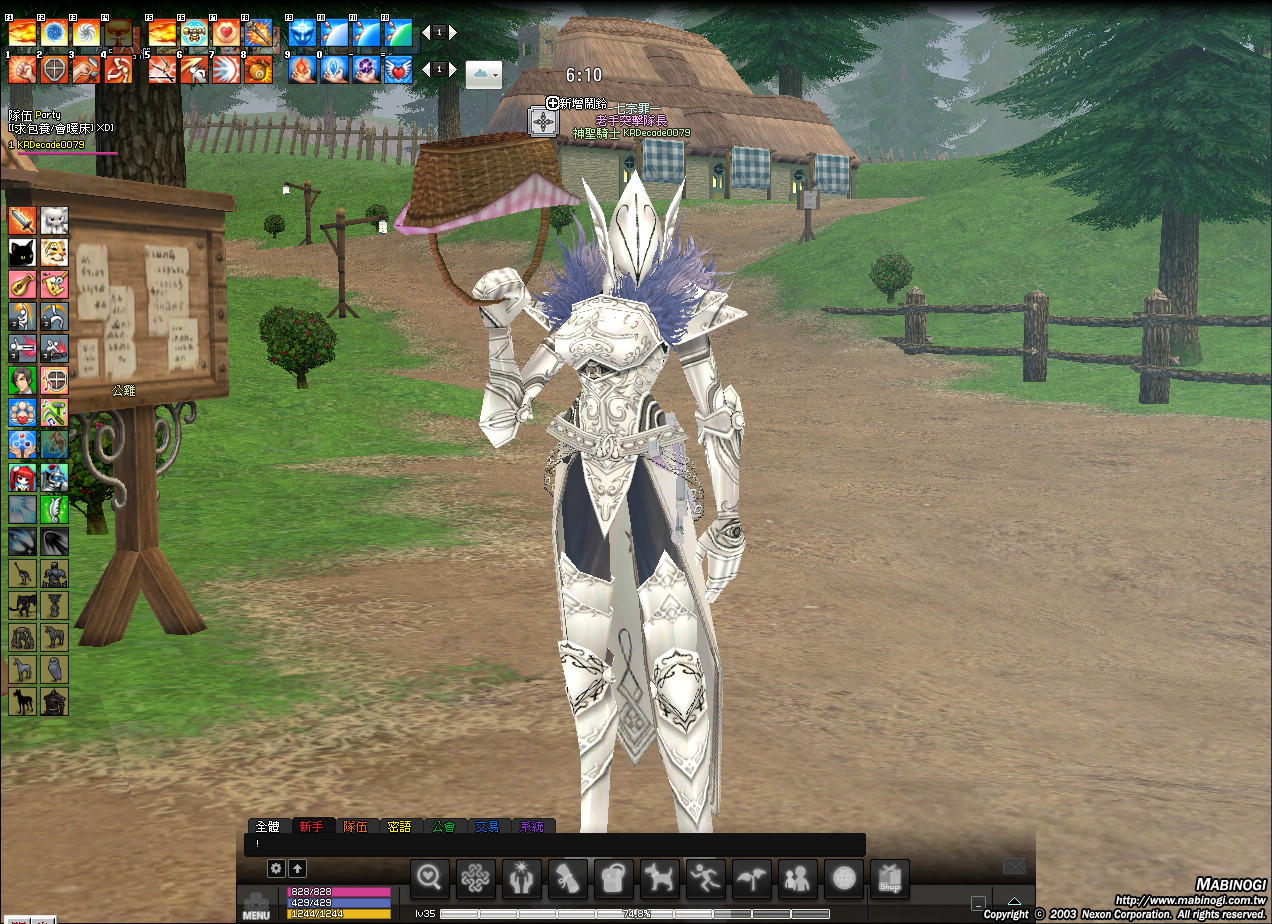Switch to the 新手 chat tab
This screenshot has width=1272, height=924.
[x=311, y=826]
